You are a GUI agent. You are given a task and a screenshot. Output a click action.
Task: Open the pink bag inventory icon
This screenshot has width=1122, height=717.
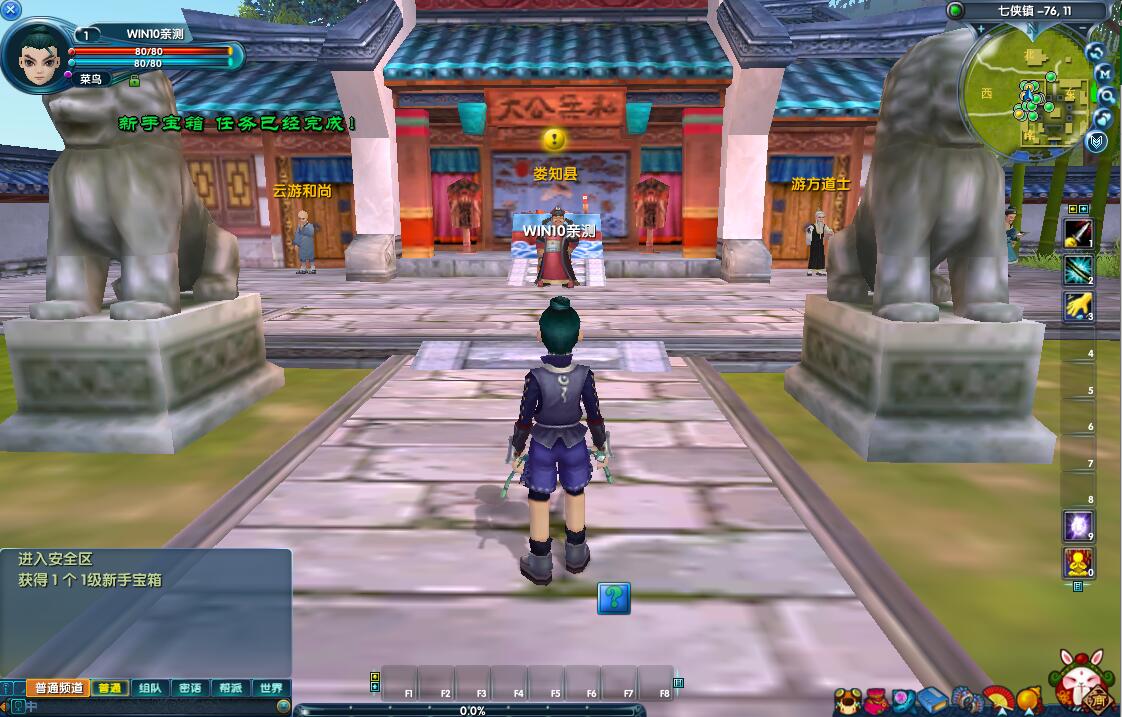(876, 699)
